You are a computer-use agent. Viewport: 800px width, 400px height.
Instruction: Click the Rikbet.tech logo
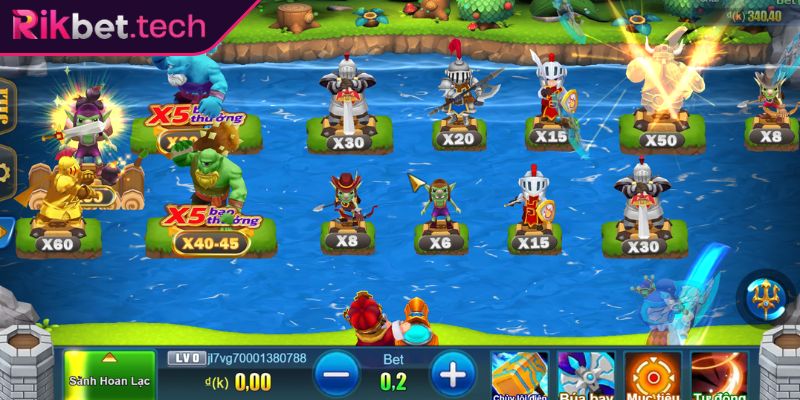pyautogui.click(x=105, y=25)
